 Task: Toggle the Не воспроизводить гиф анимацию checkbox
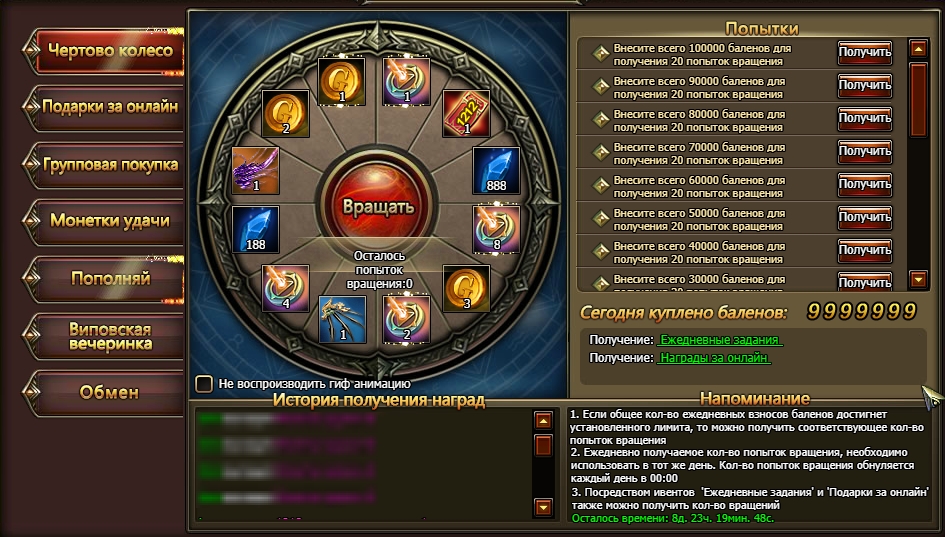[204, 383]
